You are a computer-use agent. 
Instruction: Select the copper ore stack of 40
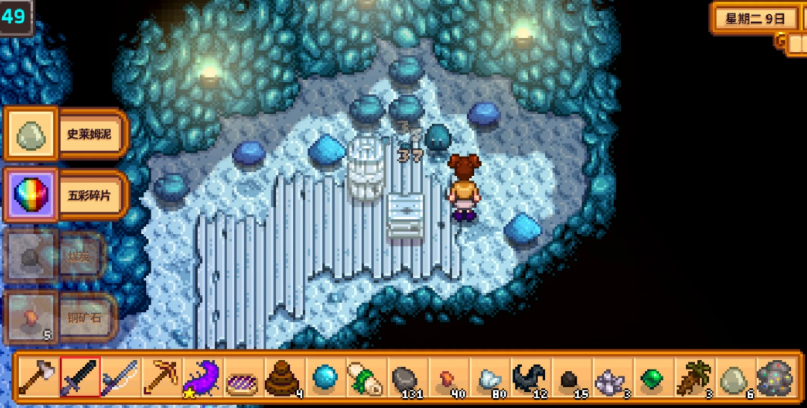447,378
